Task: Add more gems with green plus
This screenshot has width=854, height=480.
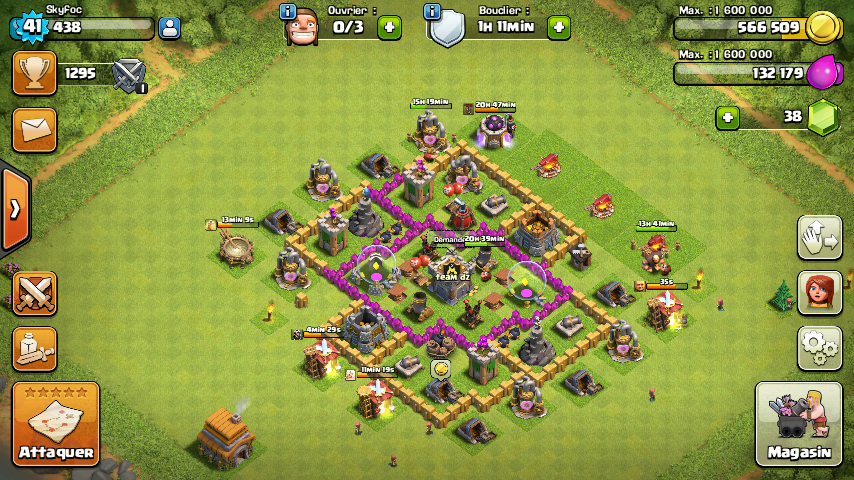Action: [x=728, y=117]
